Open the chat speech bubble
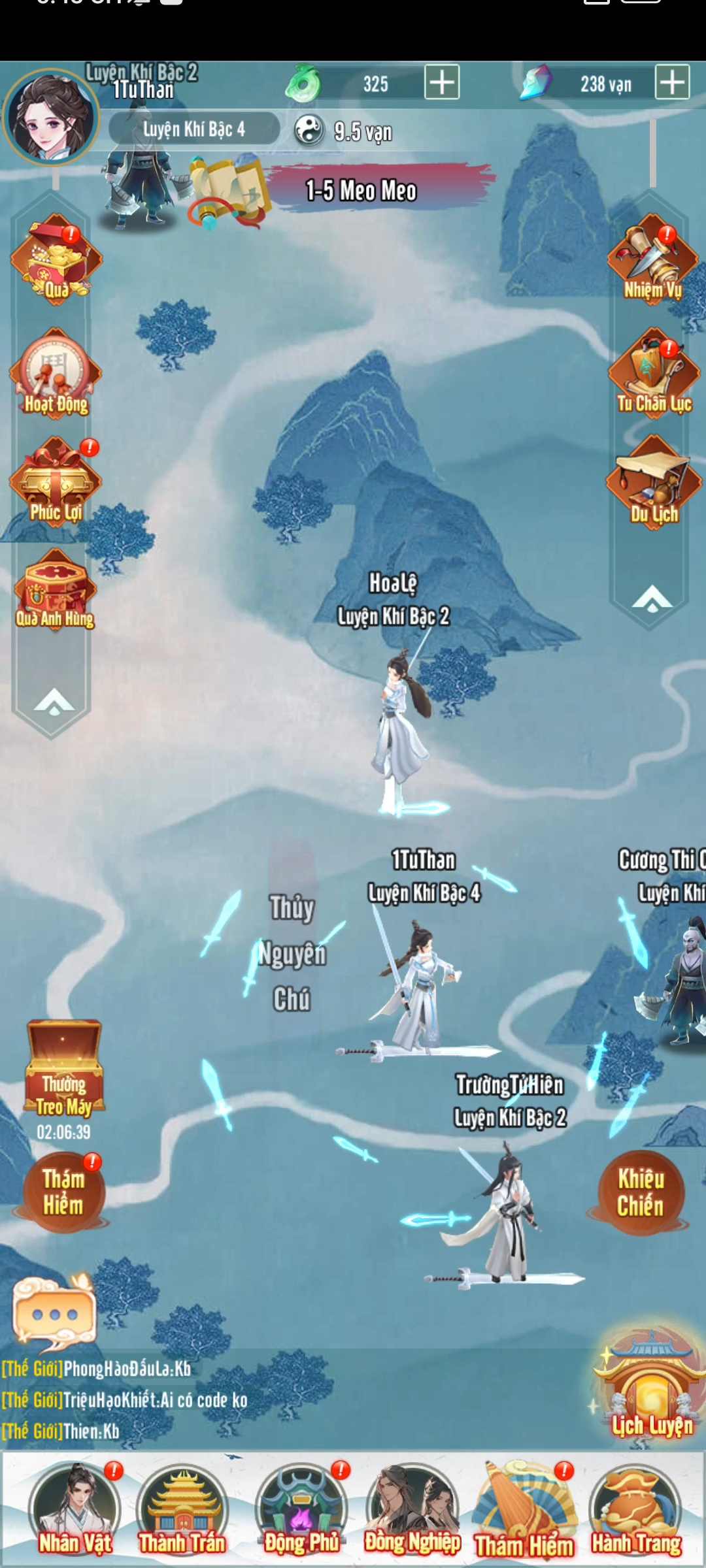Screen dimensions: 706x1568 click(55, 1313)
